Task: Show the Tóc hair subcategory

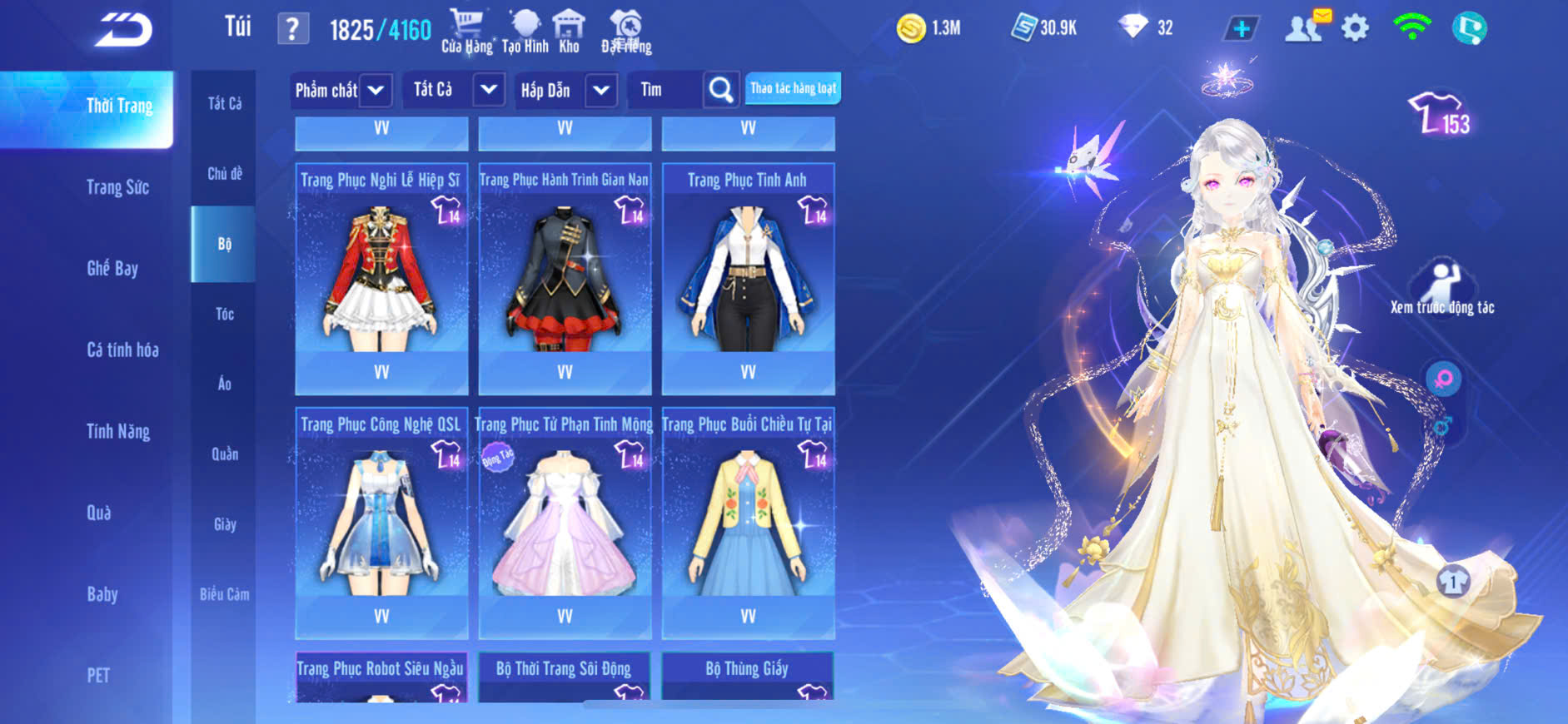Action: (x=224, y=314)
